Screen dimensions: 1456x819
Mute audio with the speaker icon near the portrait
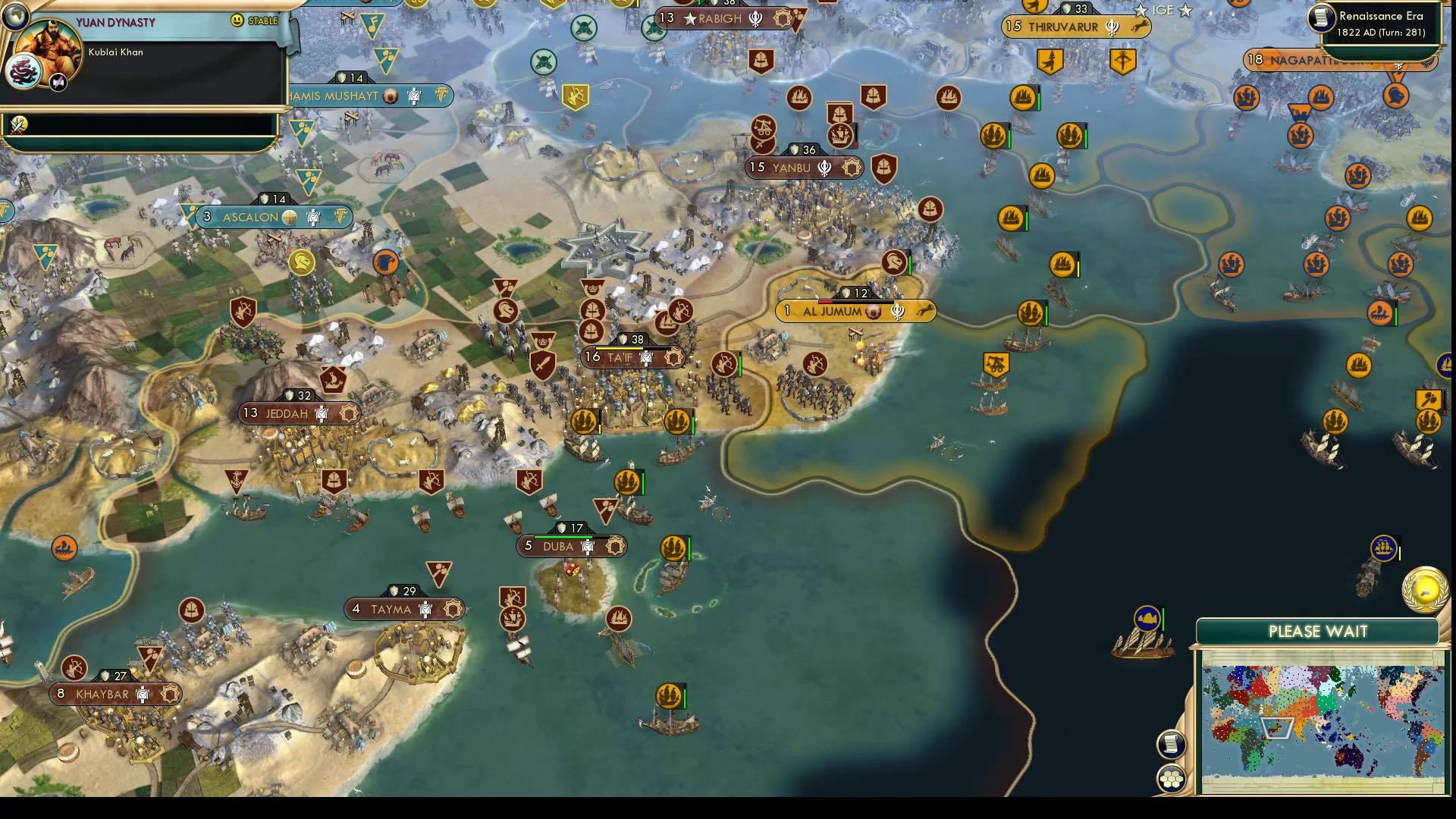[x=57, y=83]
